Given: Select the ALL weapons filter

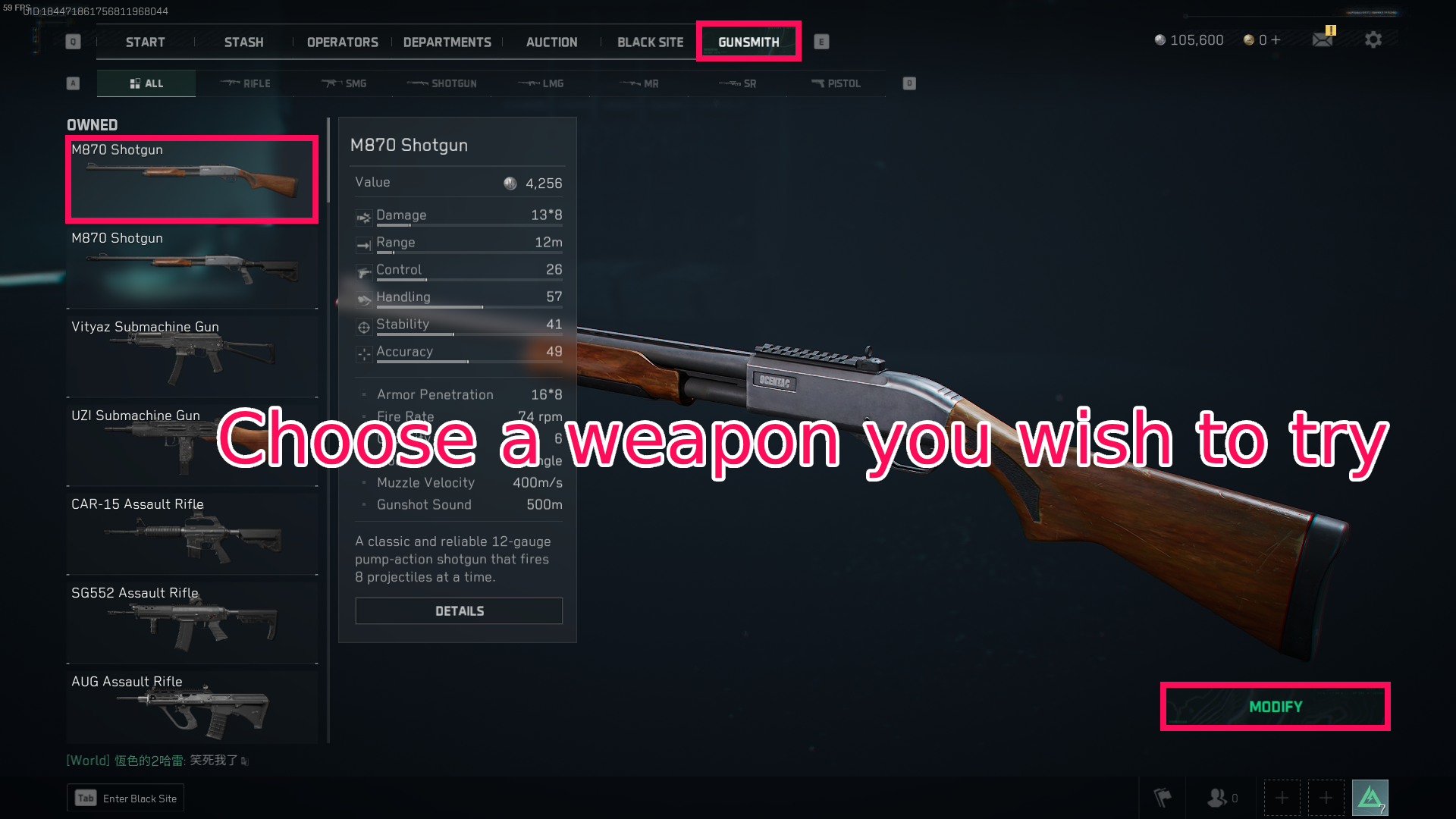Looking at the screenshot, I should click(146, 83).
